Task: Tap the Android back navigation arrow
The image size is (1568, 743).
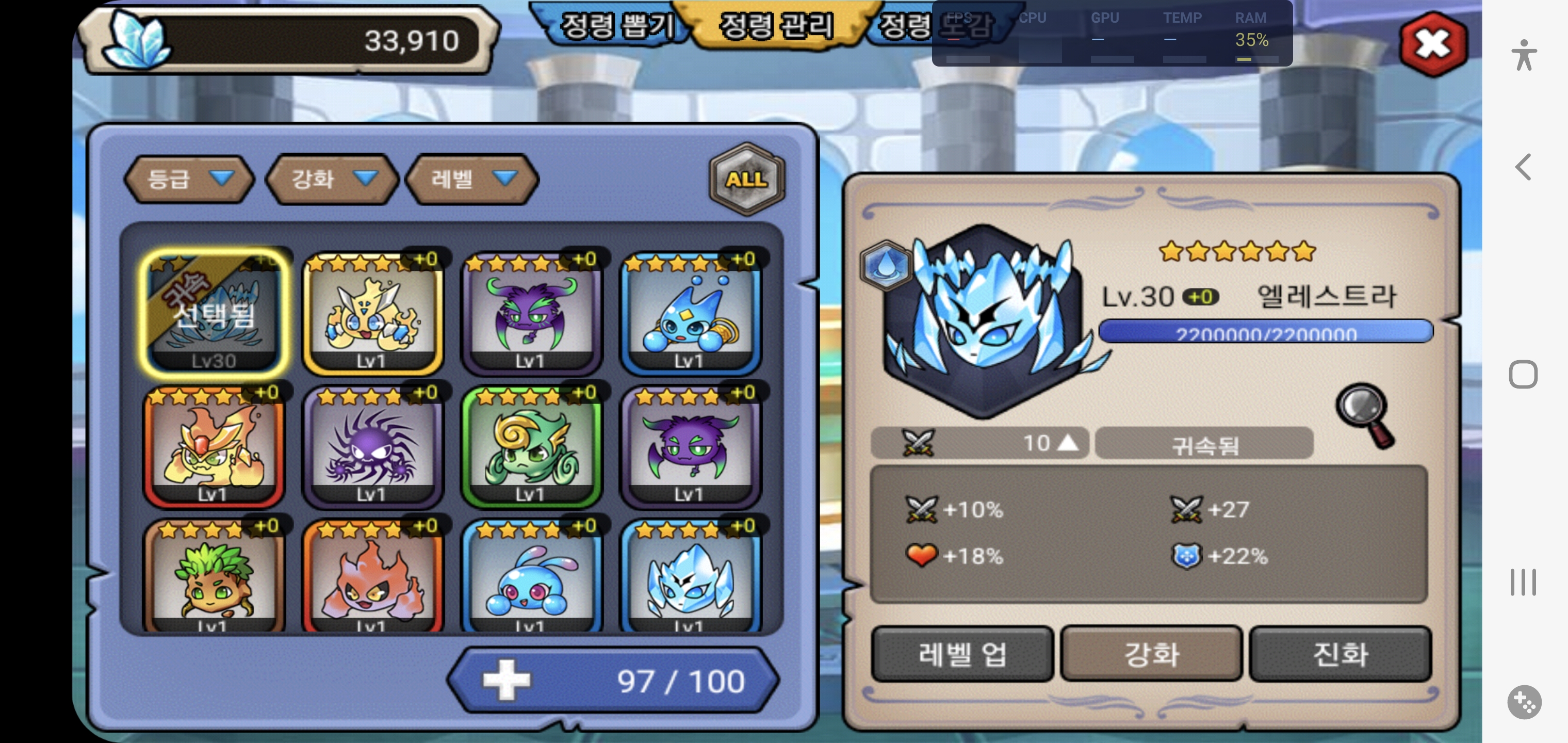Action: pos(1523,167)
